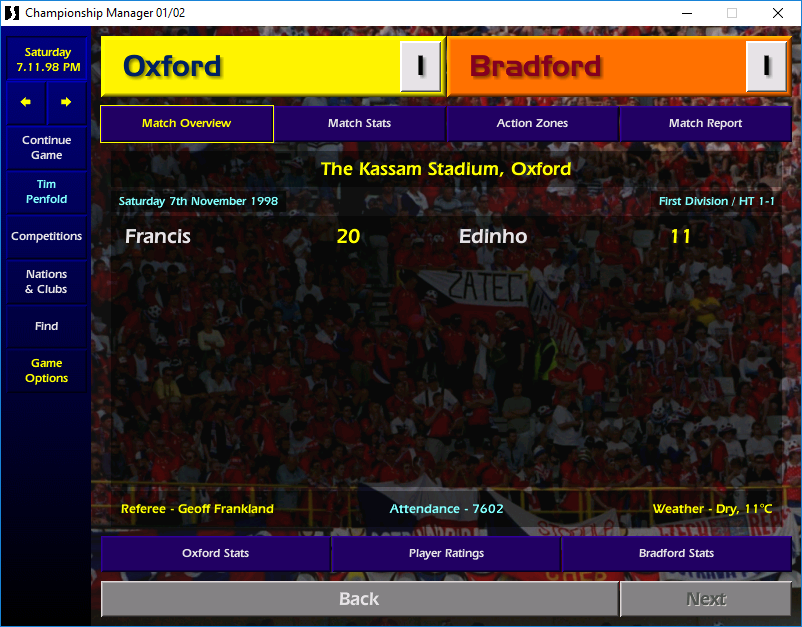The image size is (802, 627).
Task: View the Player Ratings
Action: pos(446,553)
